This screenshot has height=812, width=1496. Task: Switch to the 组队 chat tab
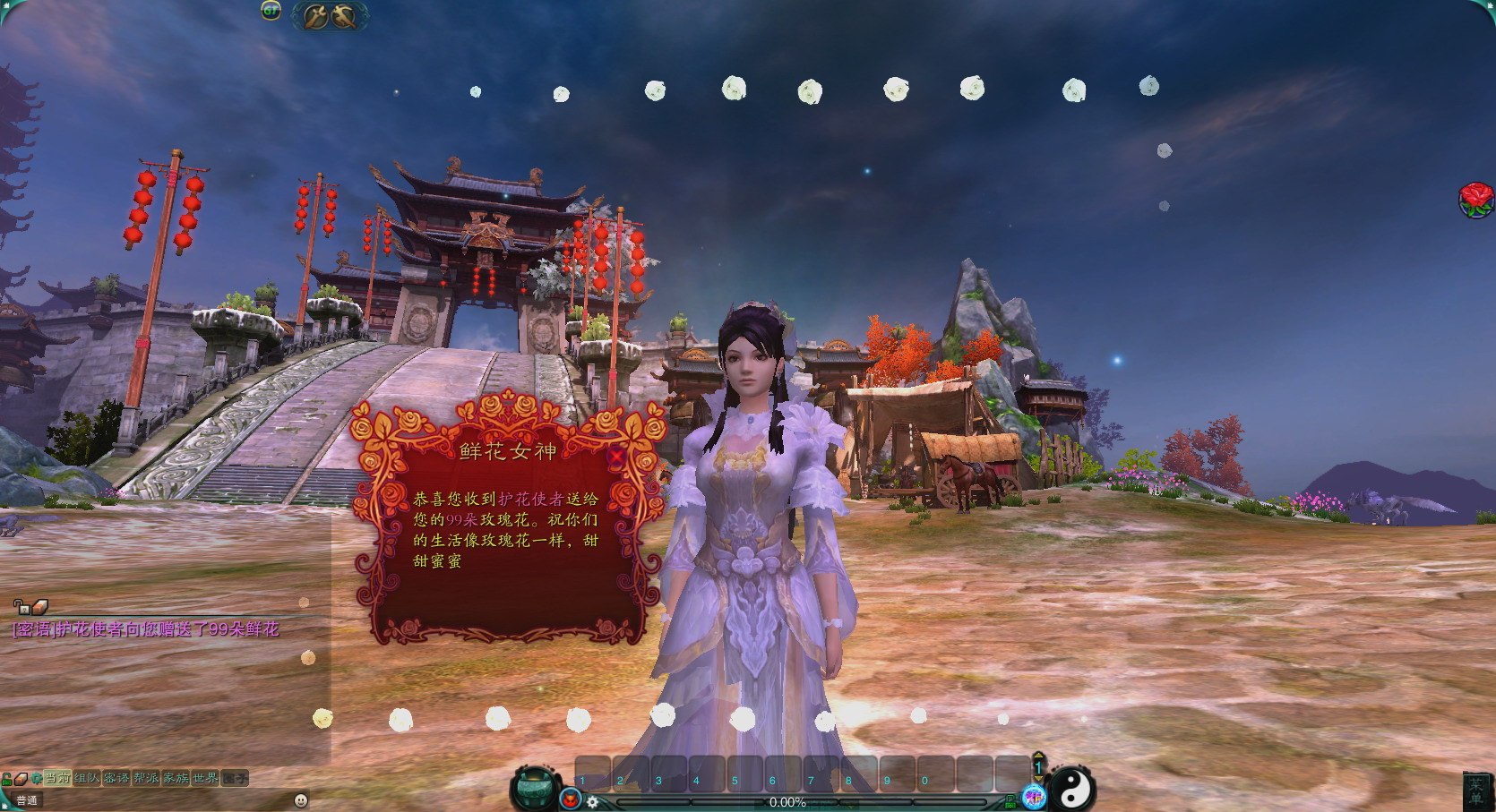pos(87,778)
